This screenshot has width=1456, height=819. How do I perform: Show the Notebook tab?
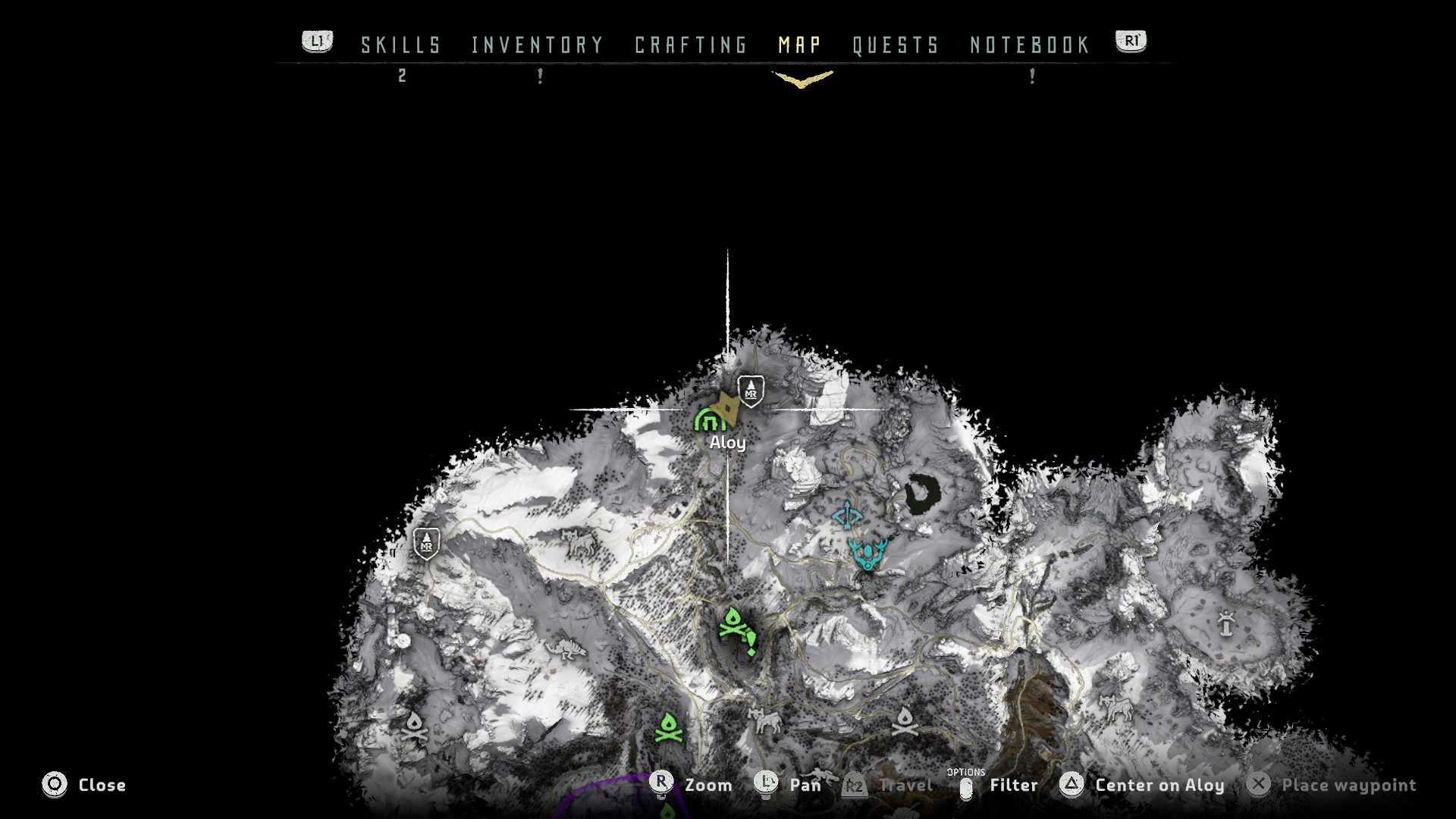click(x=1030, y=45)
